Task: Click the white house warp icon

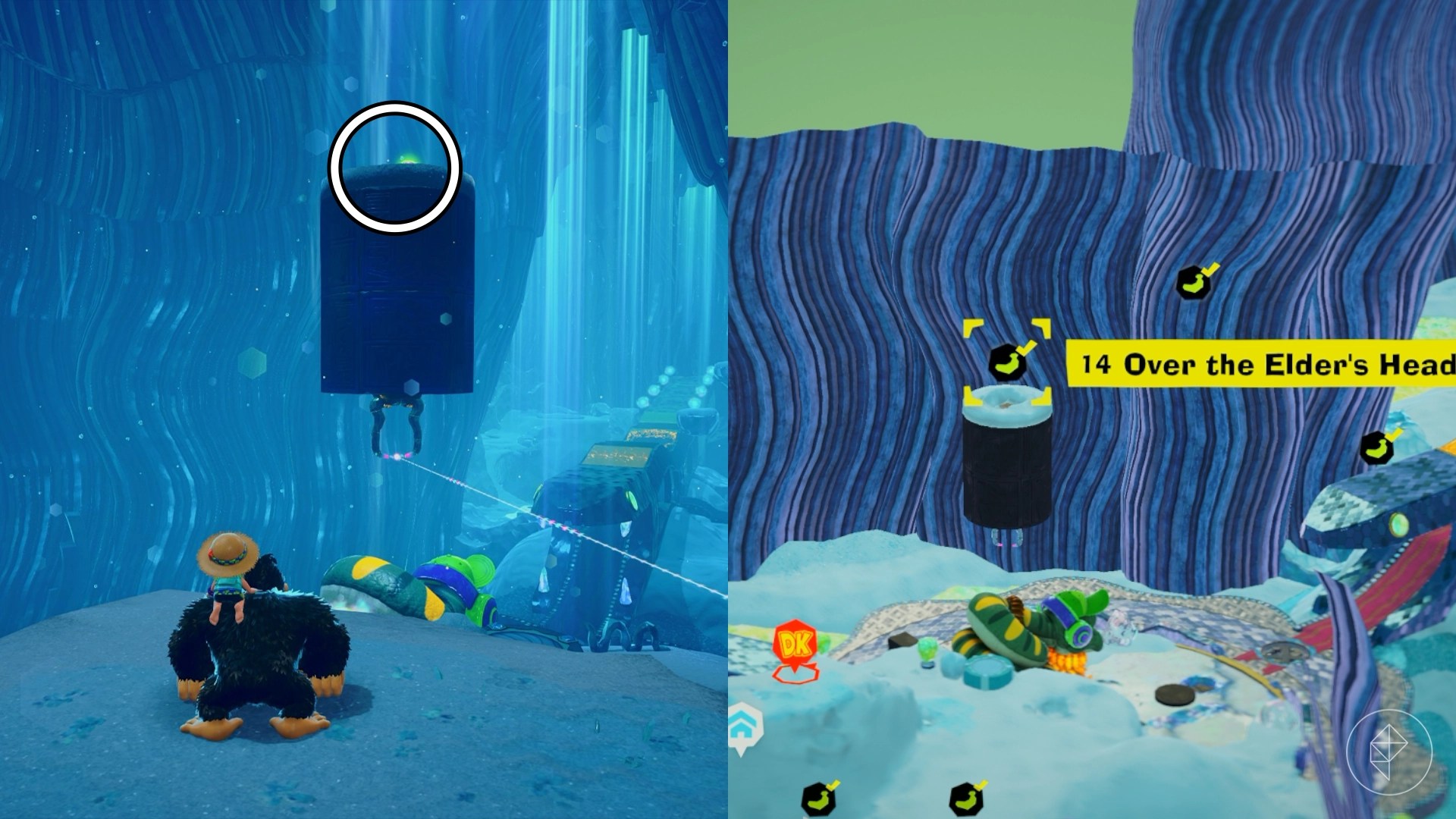Action: (744, 726)
